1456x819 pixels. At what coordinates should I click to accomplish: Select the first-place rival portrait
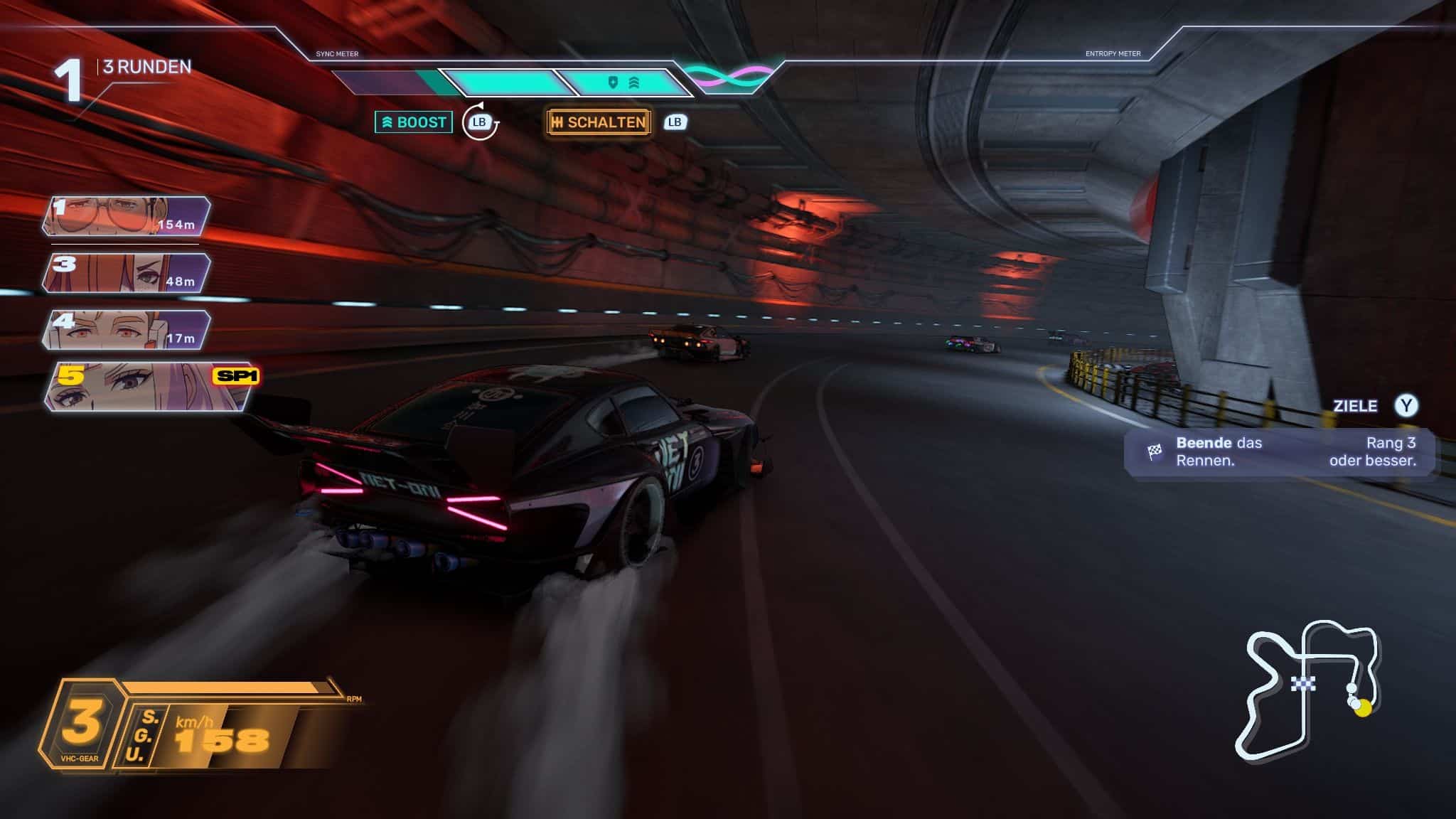[127, 216]
